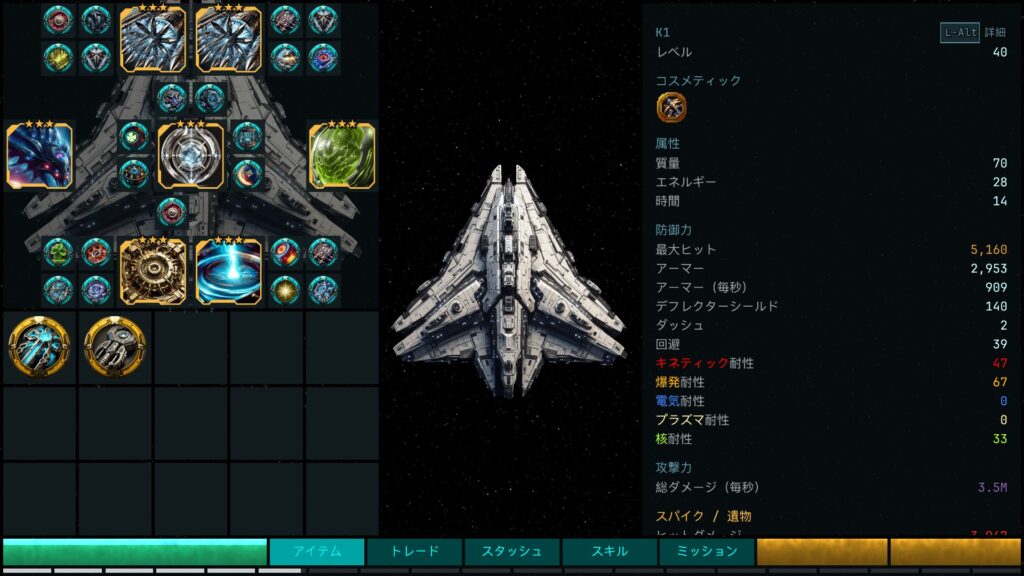Pick the grey mechanical gold-ringed inventory item
The image size is (1024, 576).
pos(114,346)
